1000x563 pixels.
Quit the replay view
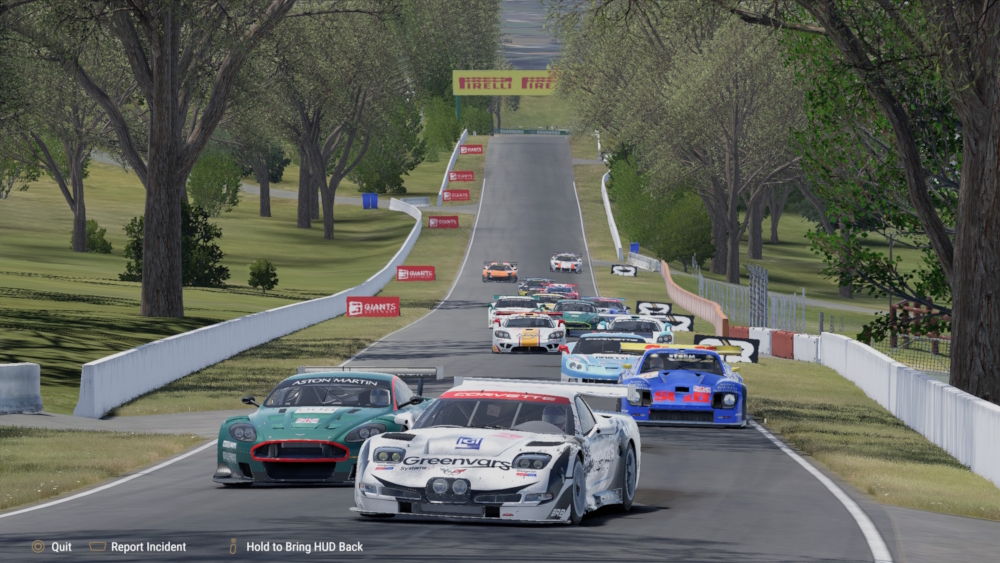tap(52, 547)
